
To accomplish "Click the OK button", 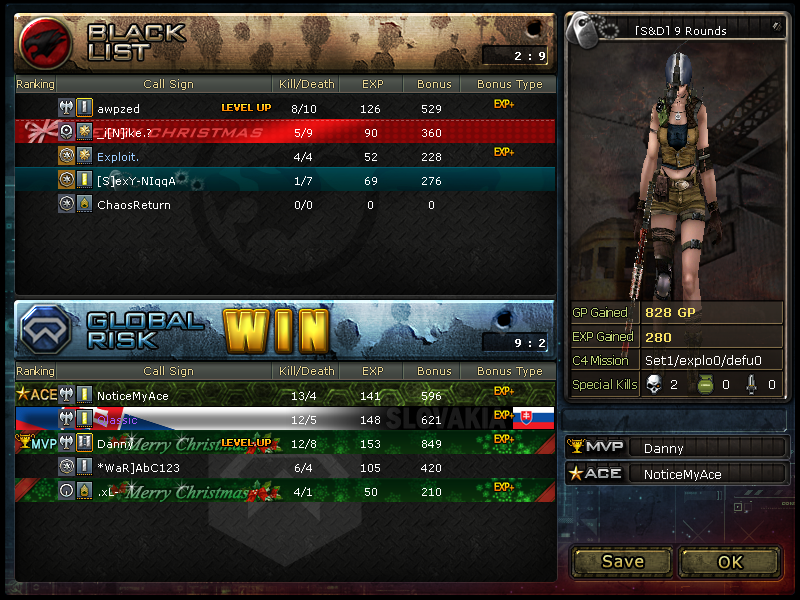I will tap(730, 561).
